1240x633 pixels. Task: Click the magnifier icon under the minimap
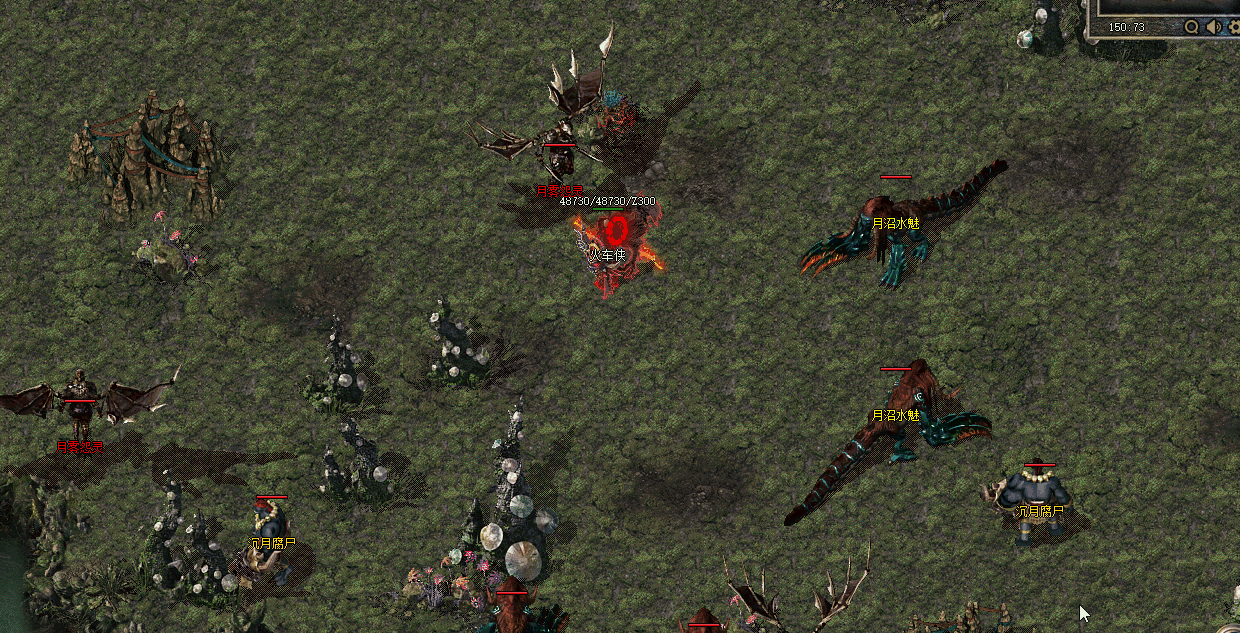pyautogui.click(x=1191, y=27)
